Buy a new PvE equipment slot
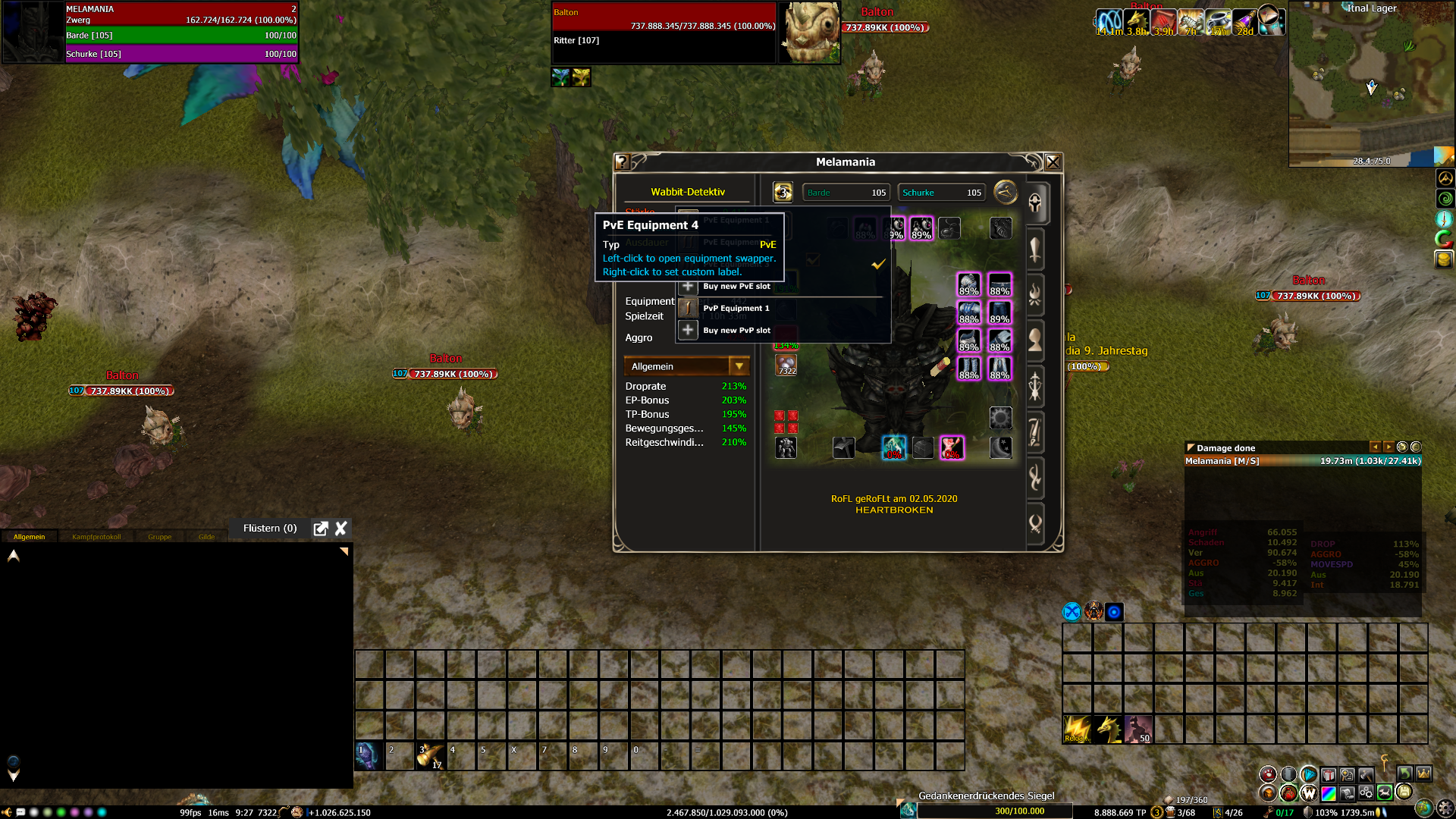 click(x=735, y=287)
